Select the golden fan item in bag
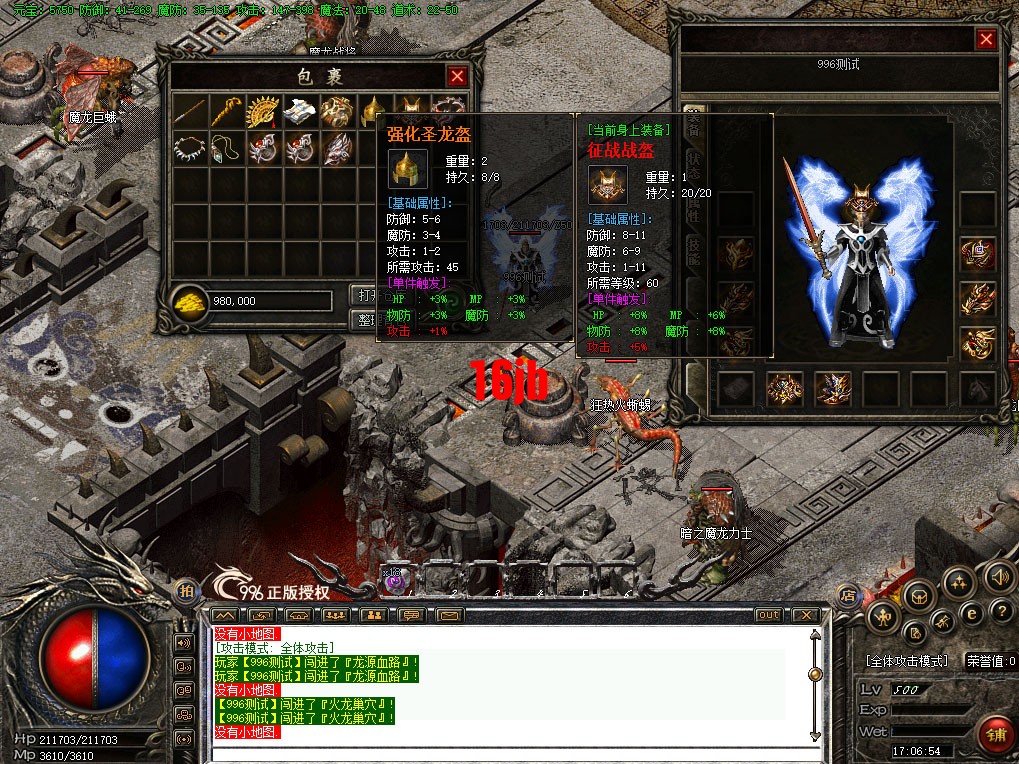 pyautogui.click(x=262, y=111)
